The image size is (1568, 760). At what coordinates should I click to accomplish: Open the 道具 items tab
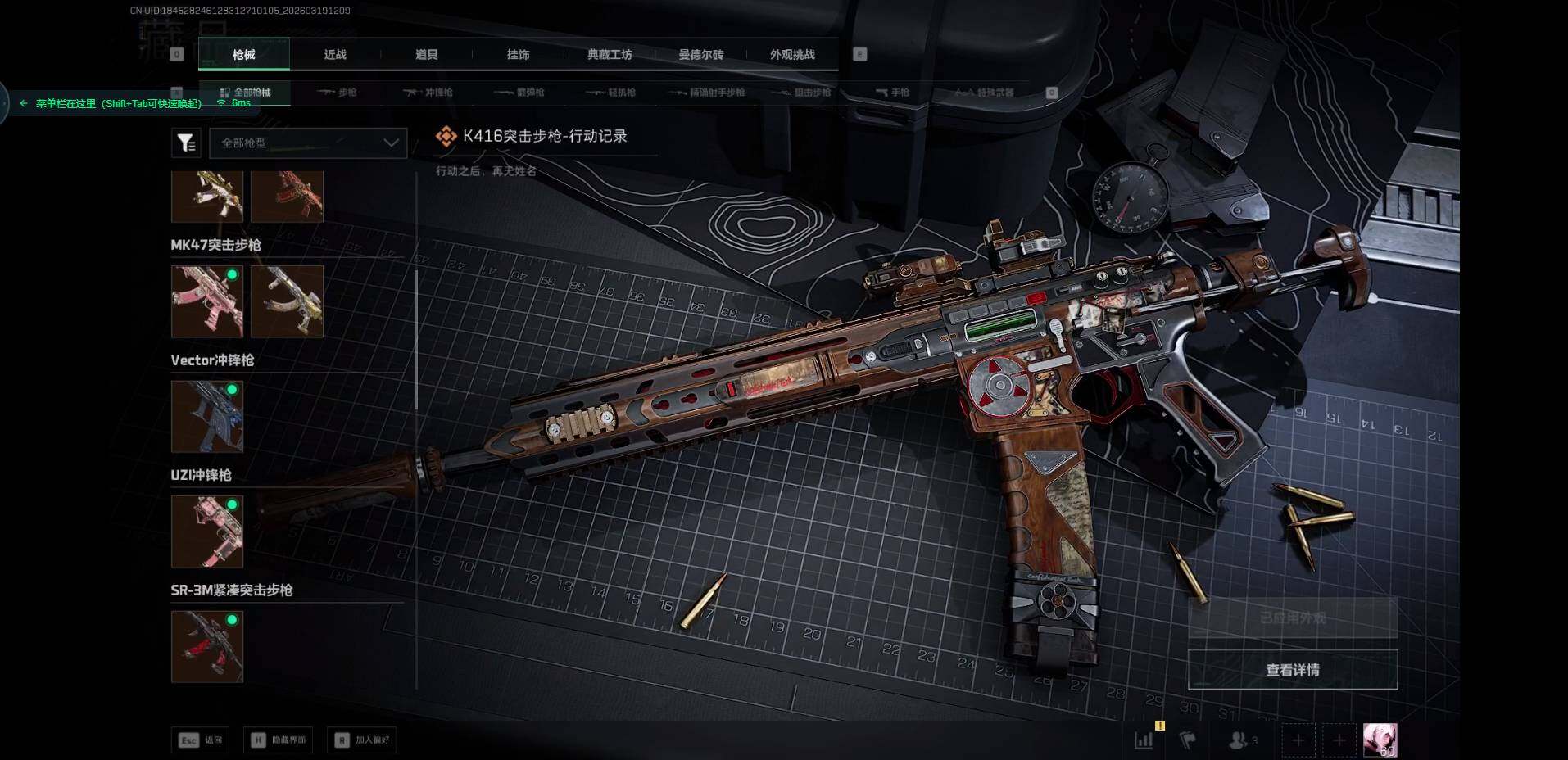point(426,55)
